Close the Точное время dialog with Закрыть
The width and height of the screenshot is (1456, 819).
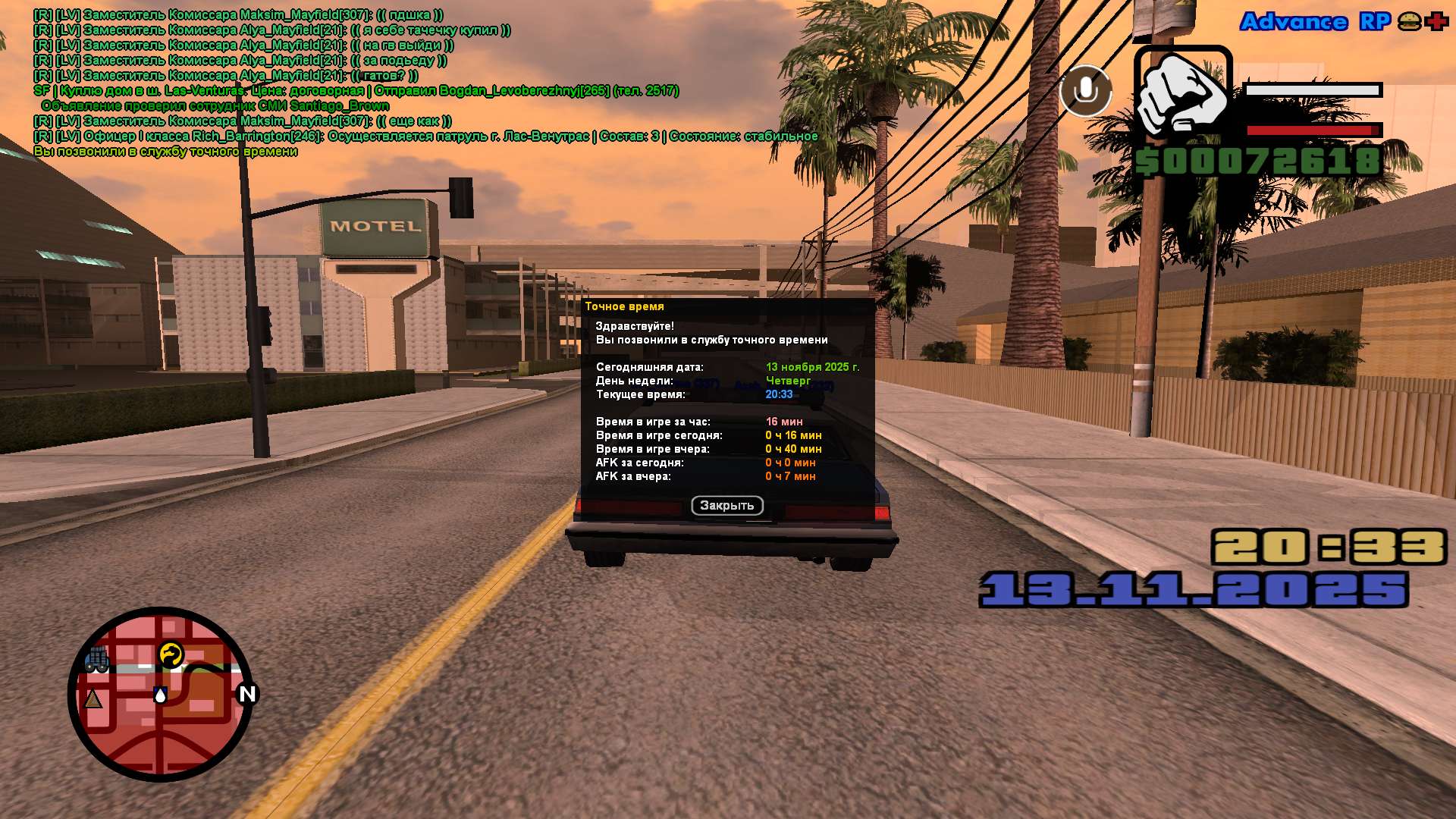pyautogui.click(x=726, y=506)
